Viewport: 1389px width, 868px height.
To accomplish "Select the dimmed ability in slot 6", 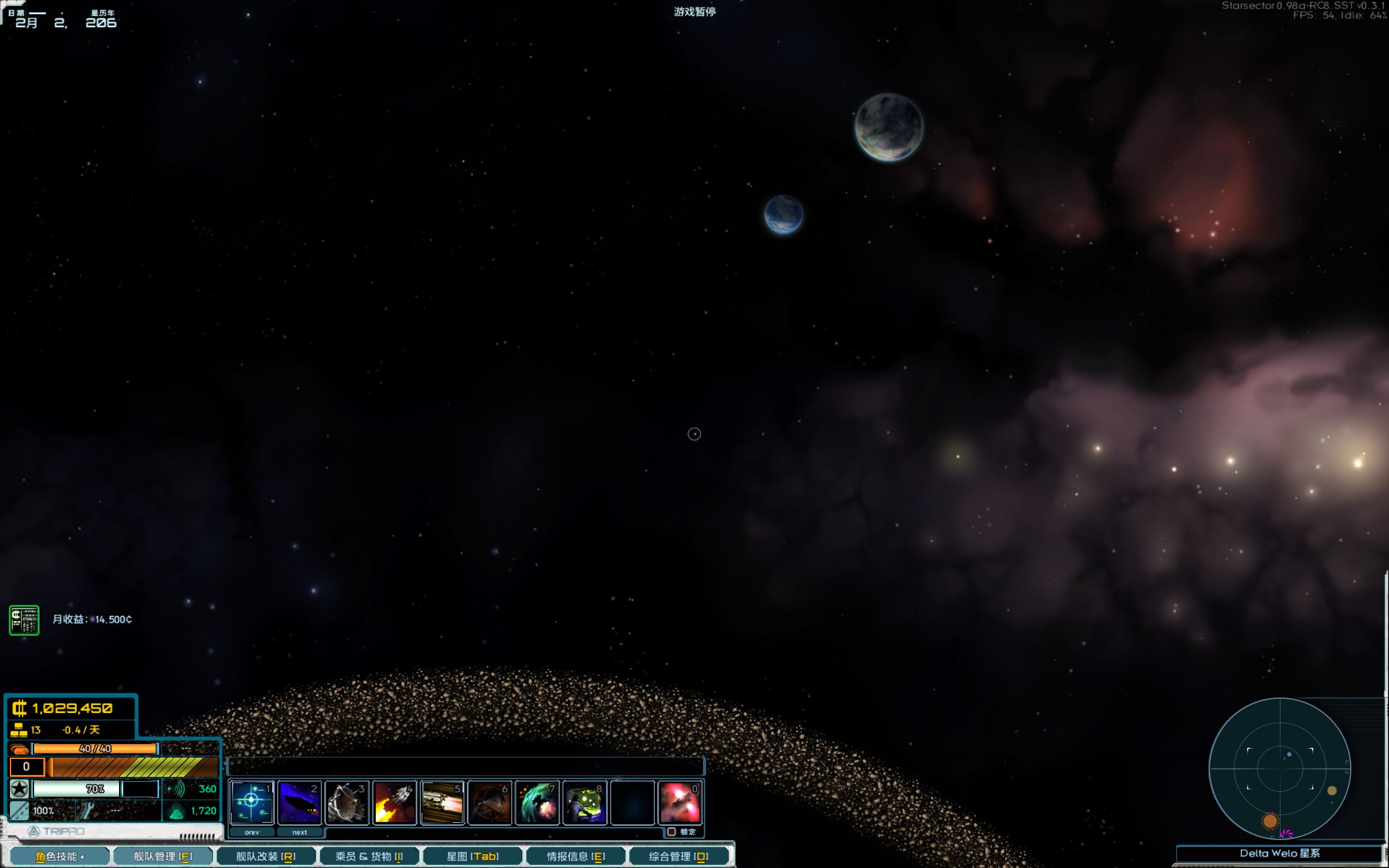I will click(490, 802).
